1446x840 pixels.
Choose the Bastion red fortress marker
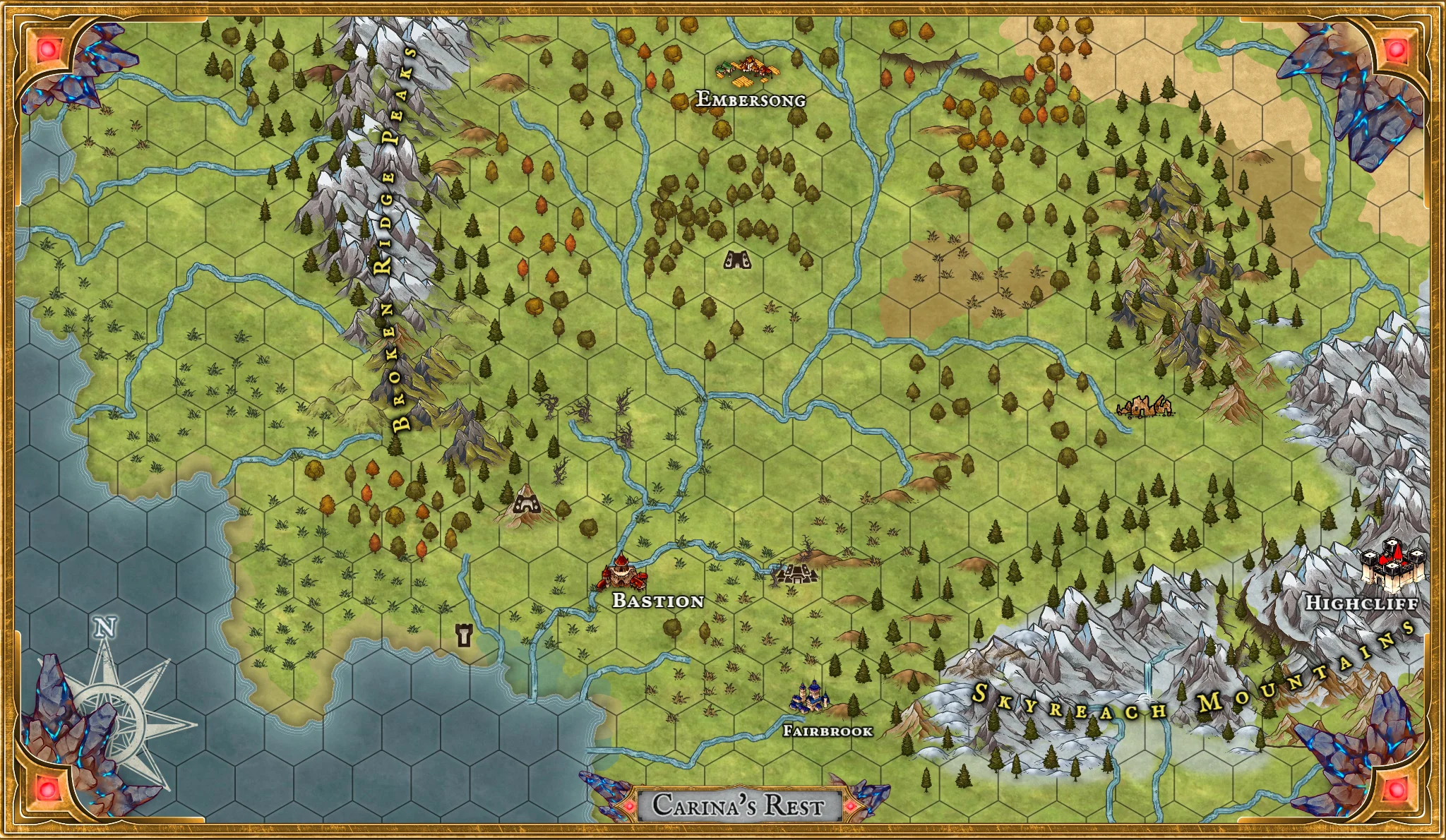tap(623, 573)
